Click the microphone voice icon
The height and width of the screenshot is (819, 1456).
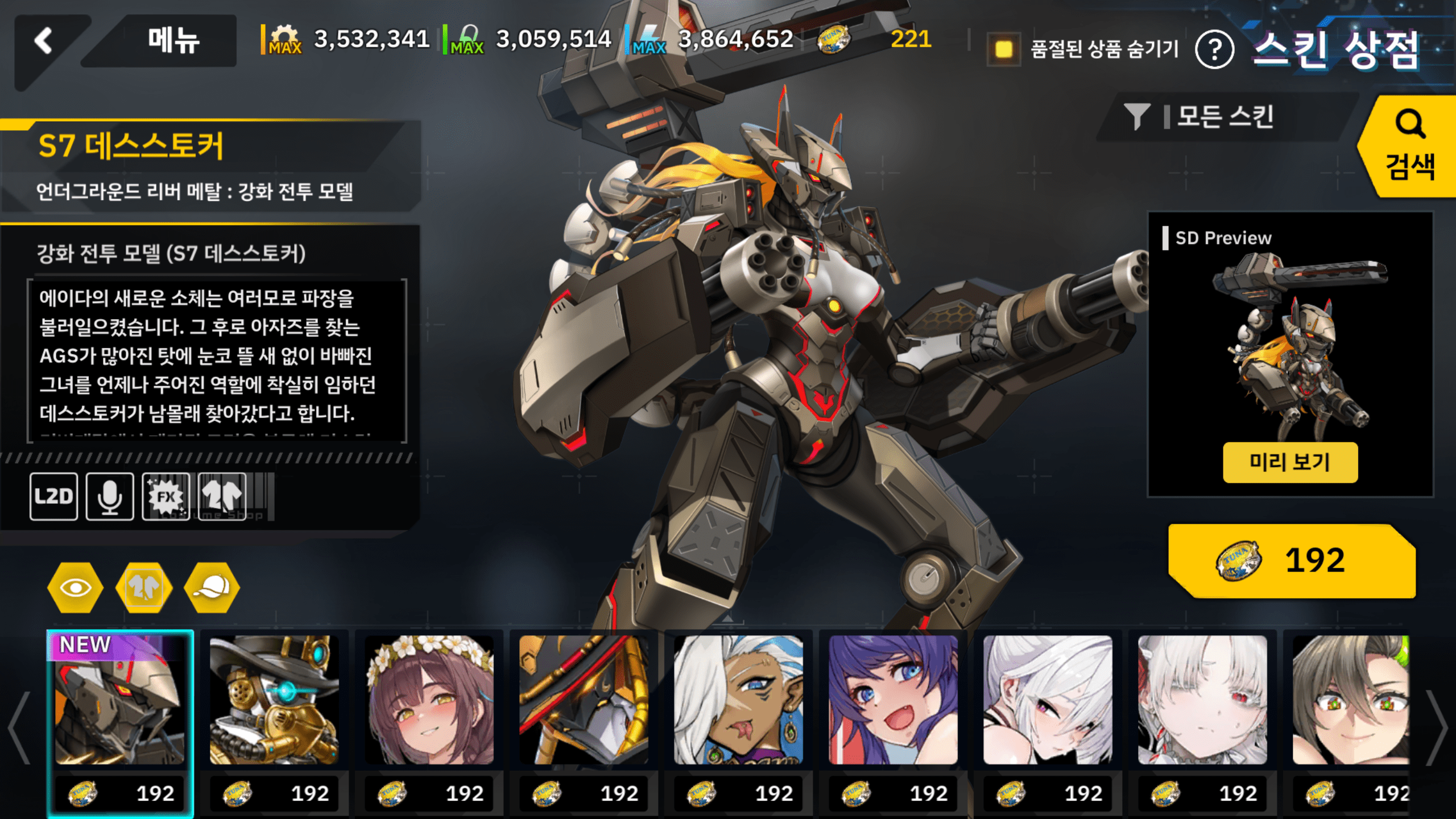[110, 497]
